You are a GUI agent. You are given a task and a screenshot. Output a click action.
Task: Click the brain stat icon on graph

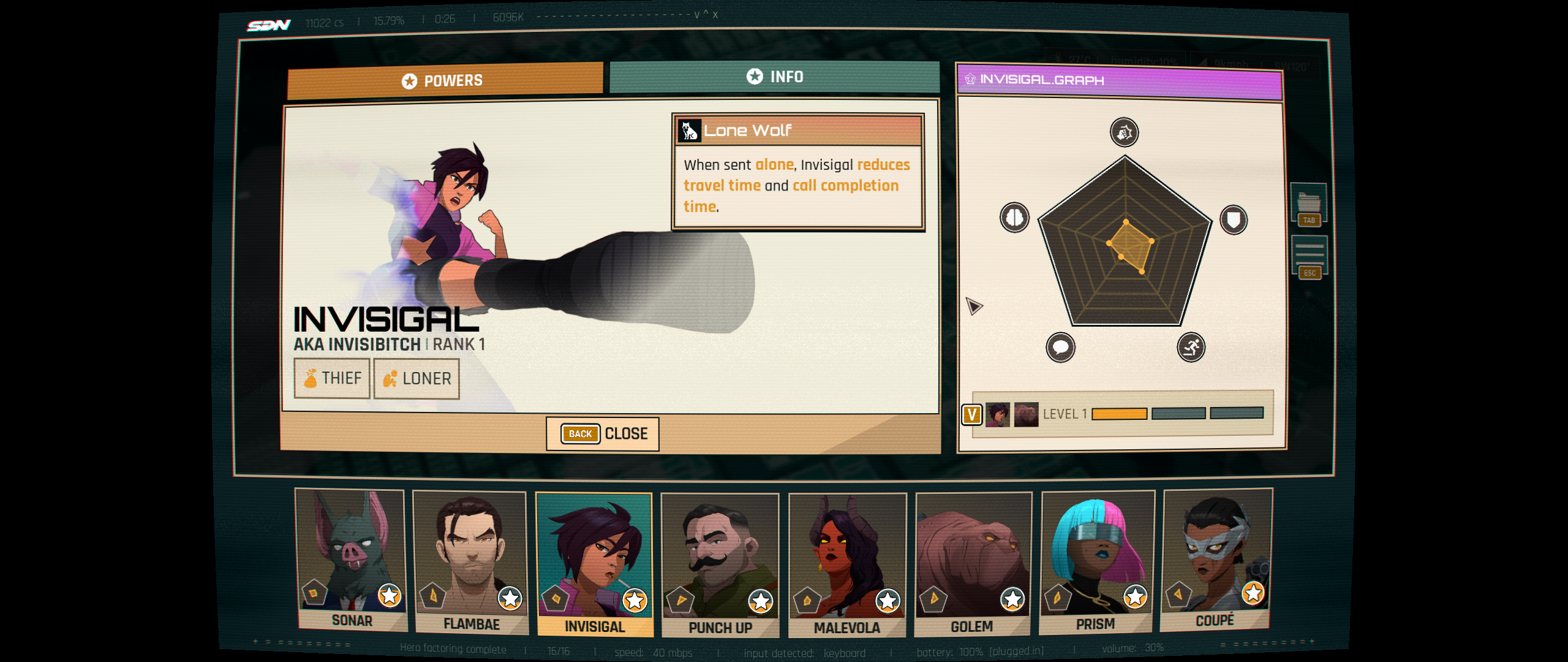[x=1015, y=218]
